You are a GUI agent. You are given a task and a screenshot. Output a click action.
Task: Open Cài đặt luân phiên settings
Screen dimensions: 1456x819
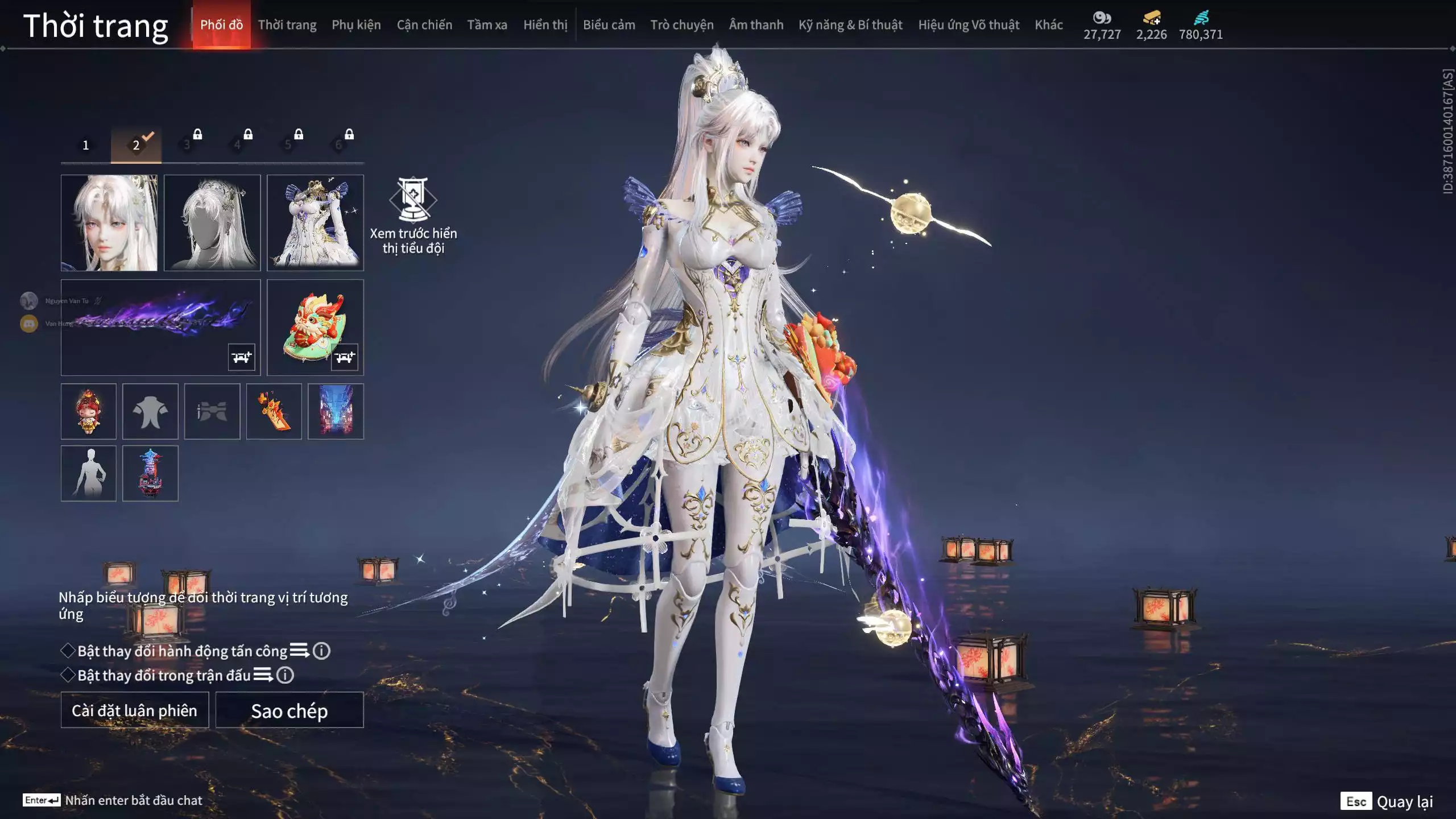(x=135, y=710)
